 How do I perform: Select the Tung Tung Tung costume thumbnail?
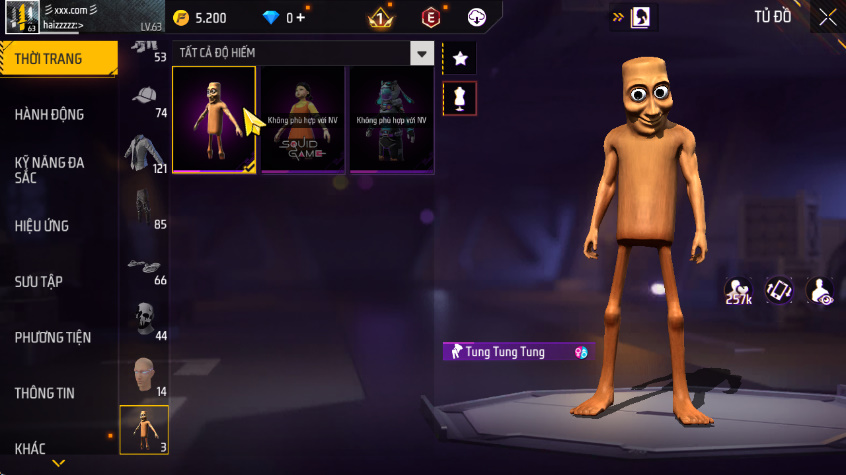(x=214, y=120)
